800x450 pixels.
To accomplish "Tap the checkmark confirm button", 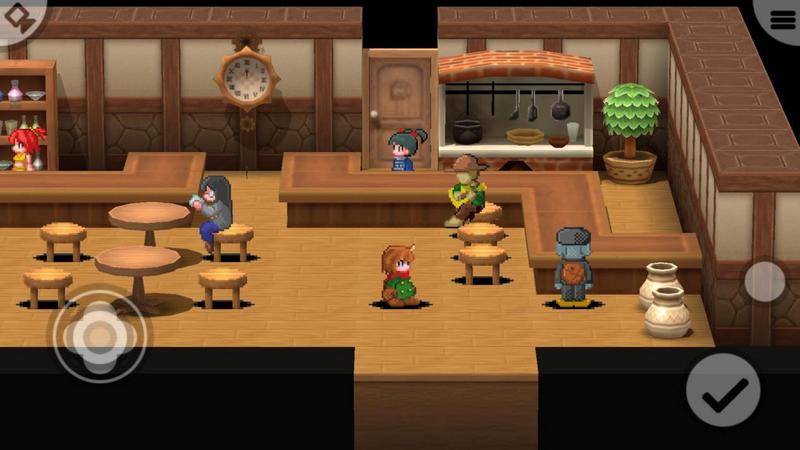I will coord(723,390).
